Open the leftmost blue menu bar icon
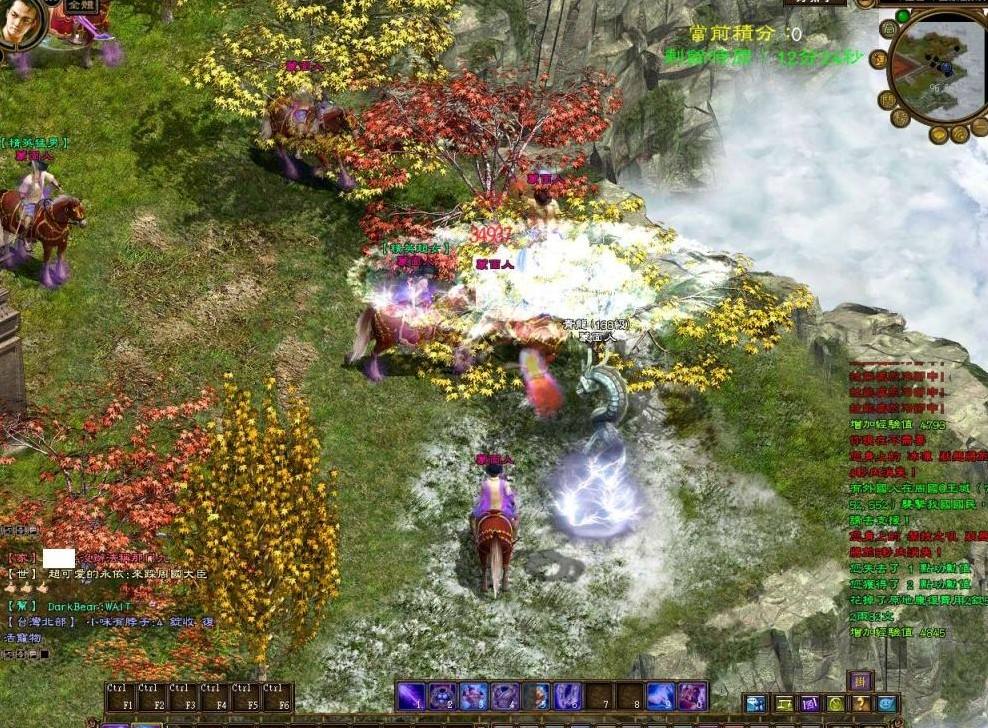The width and height of the screenshot is (988, 728). (x=755, y=704)
